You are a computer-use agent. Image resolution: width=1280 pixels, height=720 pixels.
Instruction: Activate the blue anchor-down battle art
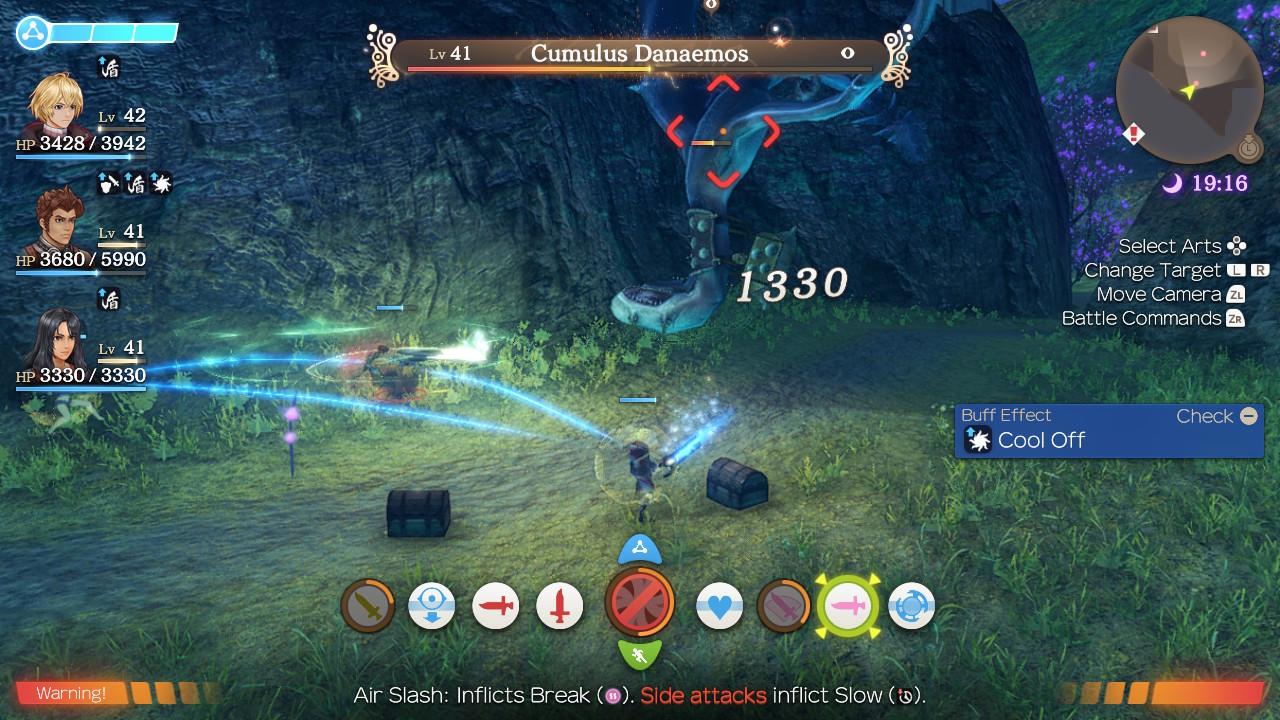tap(431, 606)
